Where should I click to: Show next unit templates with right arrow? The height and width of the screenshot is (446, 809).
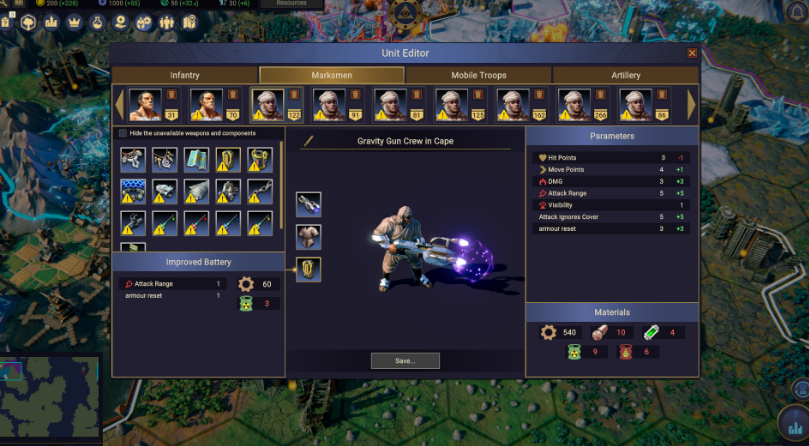tap(691, 104)
